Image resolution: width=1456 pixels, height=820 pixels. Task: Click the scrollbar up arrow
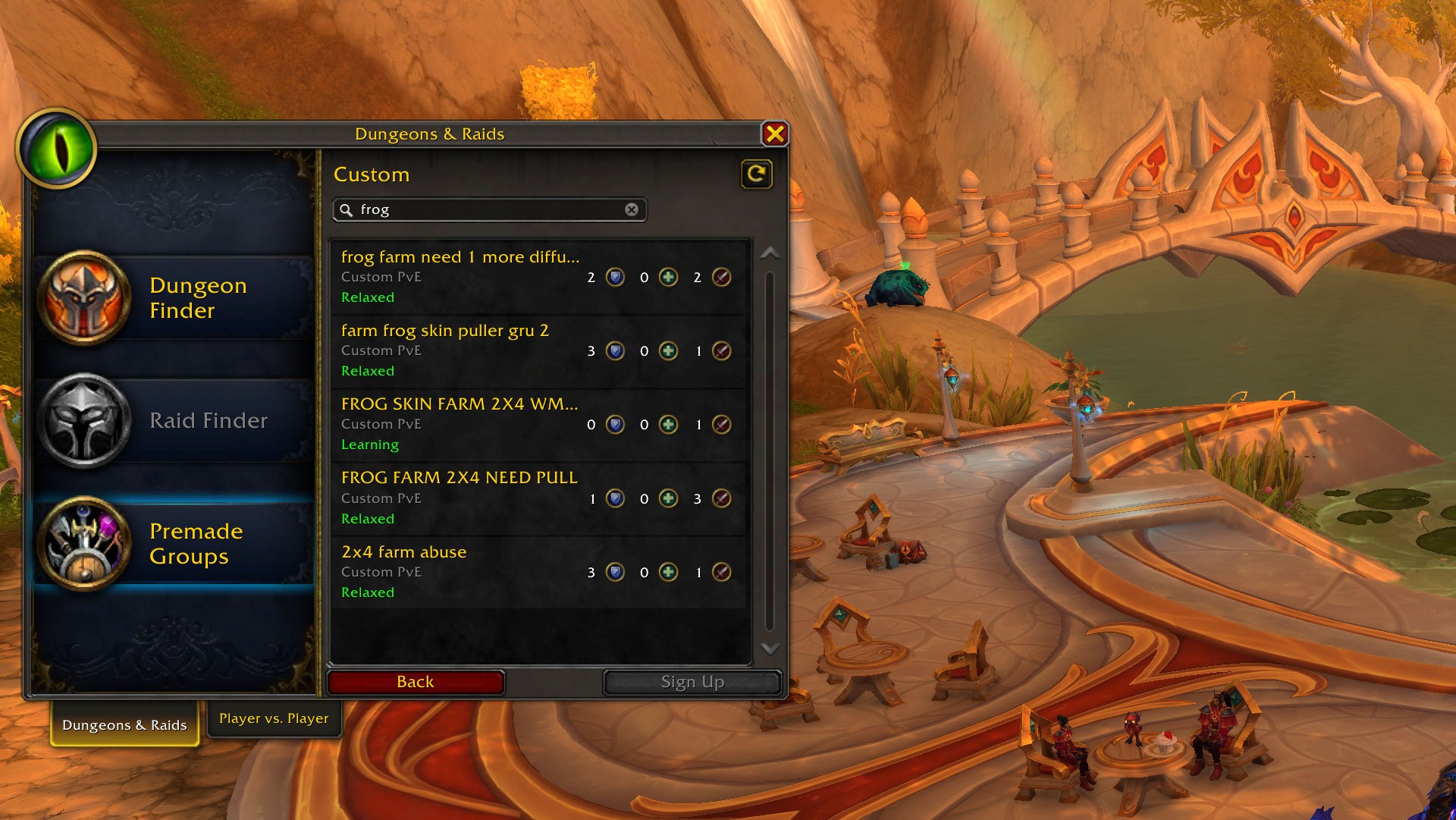pyautogui.click(x=770, y=252)
